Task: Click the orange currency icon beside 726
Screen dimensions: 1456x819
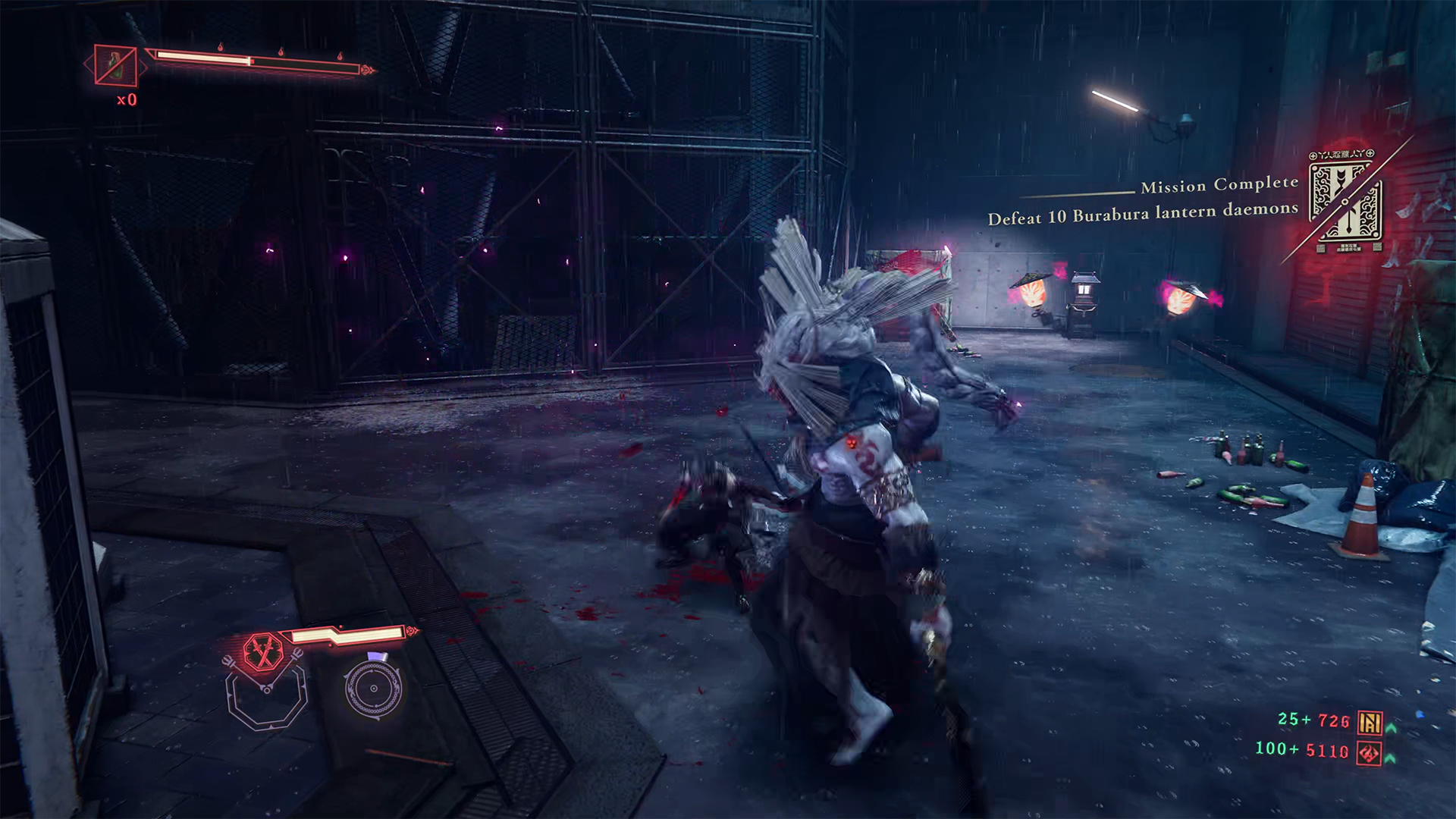Action: coord(1370,722)
